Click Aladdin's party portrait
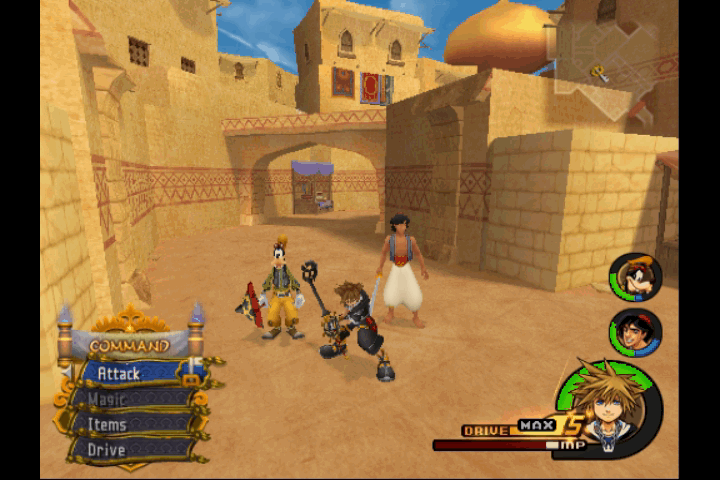Viewport: 720px width, 480px height. click(x=635, y=332)
